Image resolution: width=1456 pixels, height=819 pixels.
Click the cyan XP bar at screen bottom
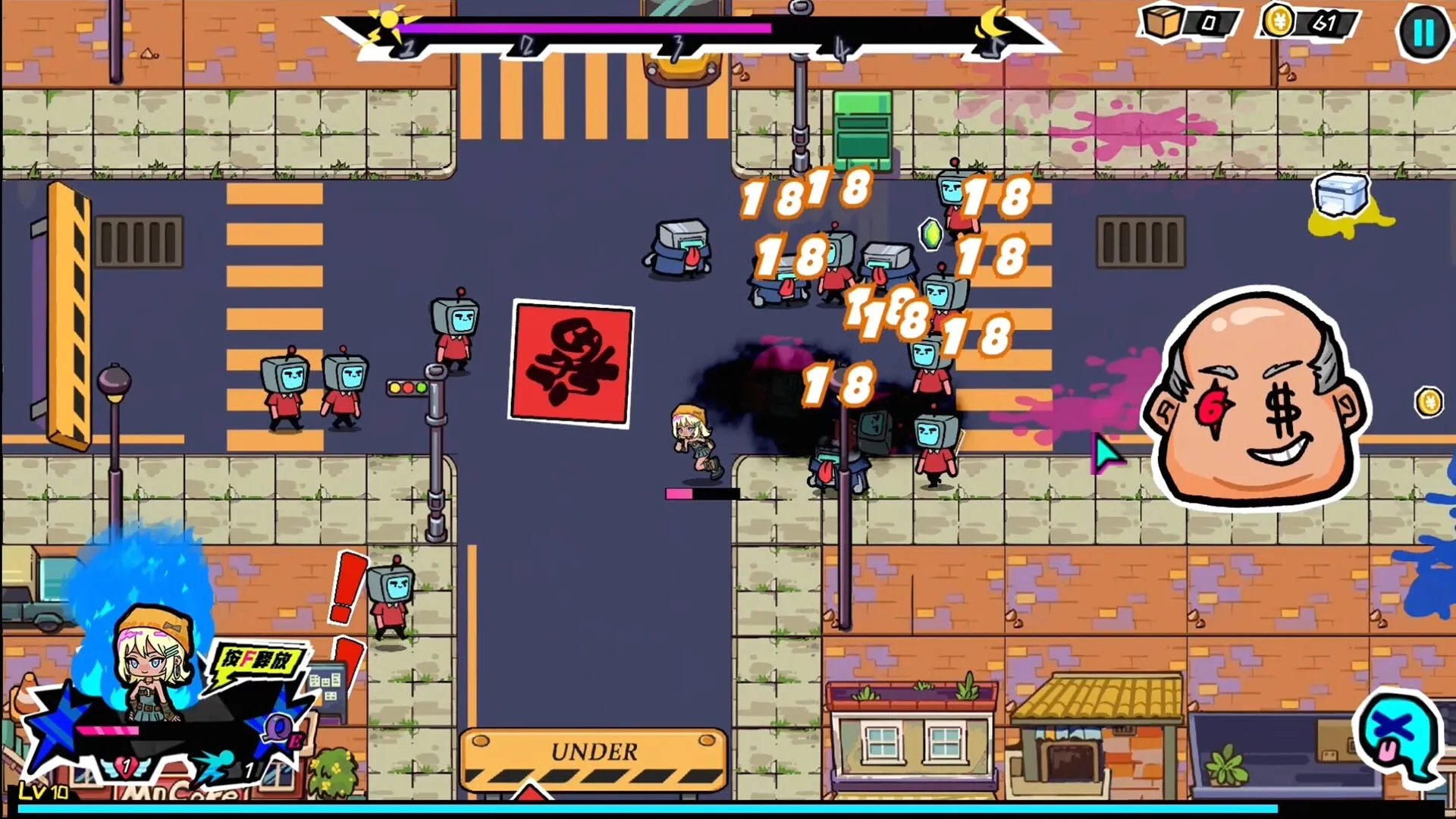(x=728, y=809)
